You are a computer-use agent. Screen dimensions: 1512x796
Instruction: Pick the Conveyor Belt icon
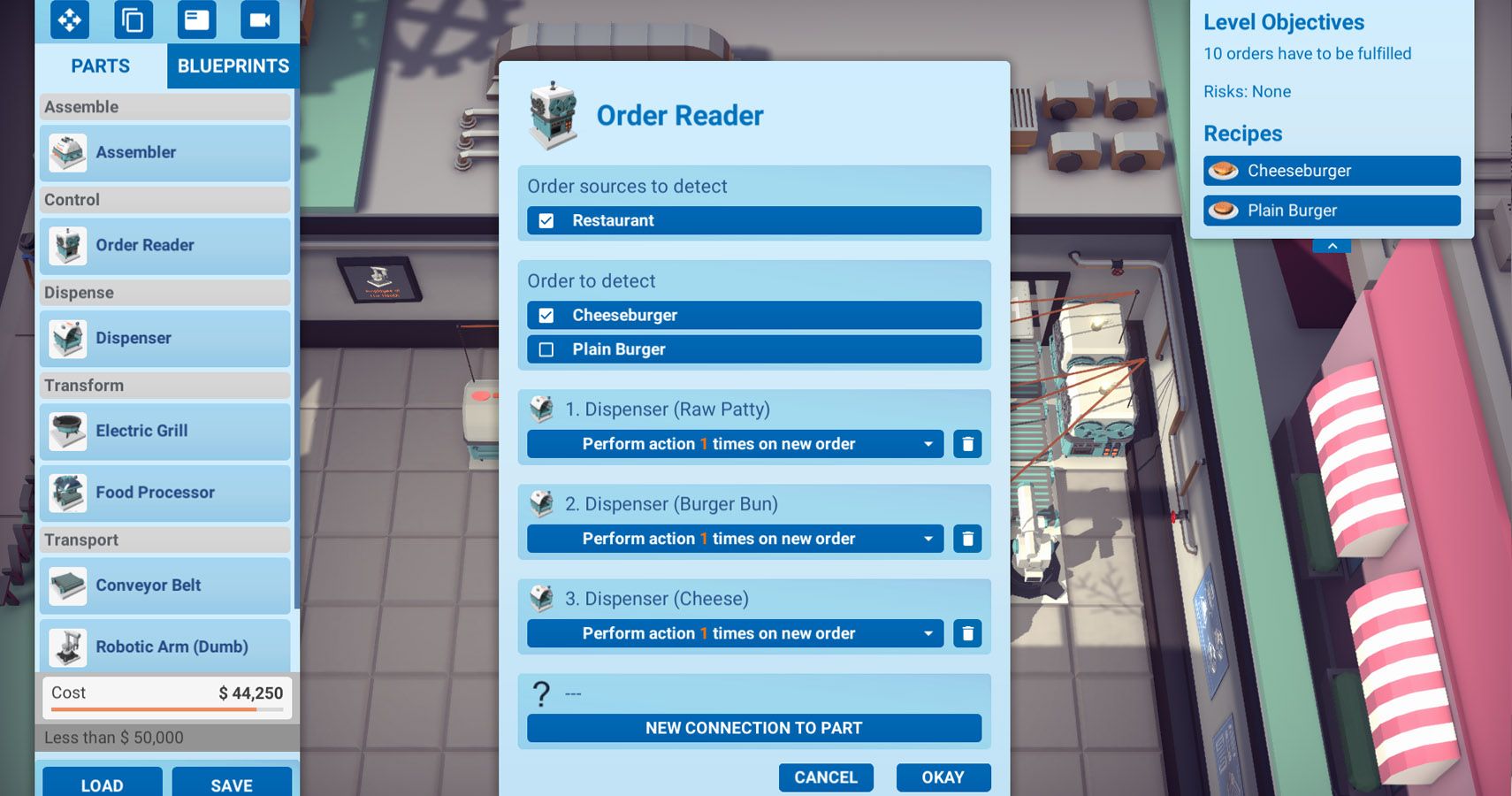(x=67, y=585)
